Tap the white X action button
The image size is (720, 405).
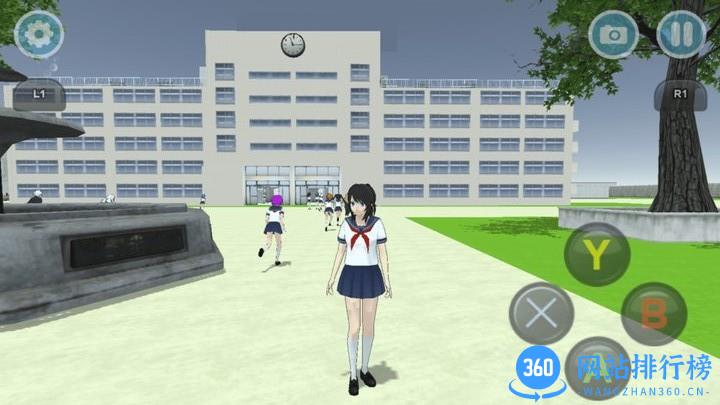[x=541, y=313]
